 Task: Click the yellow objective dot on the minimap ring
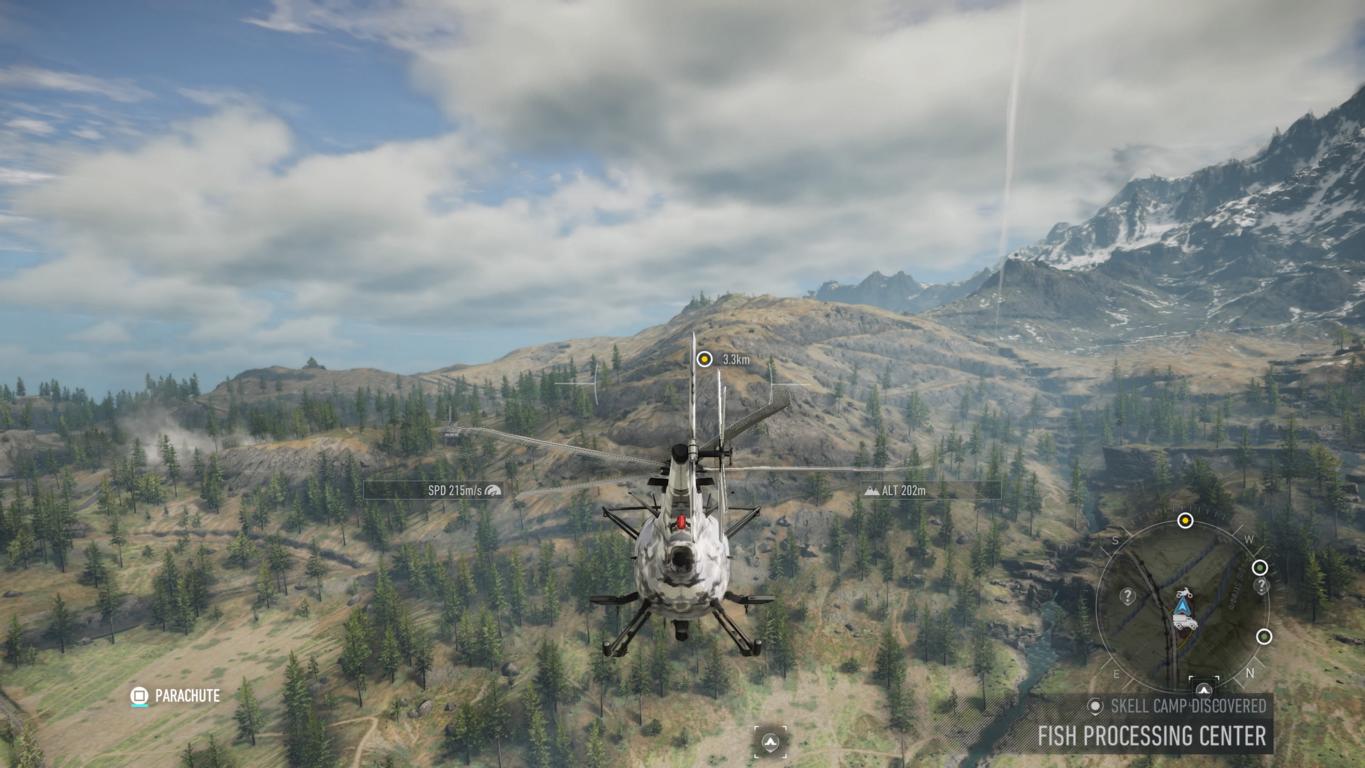[1185, 520]
